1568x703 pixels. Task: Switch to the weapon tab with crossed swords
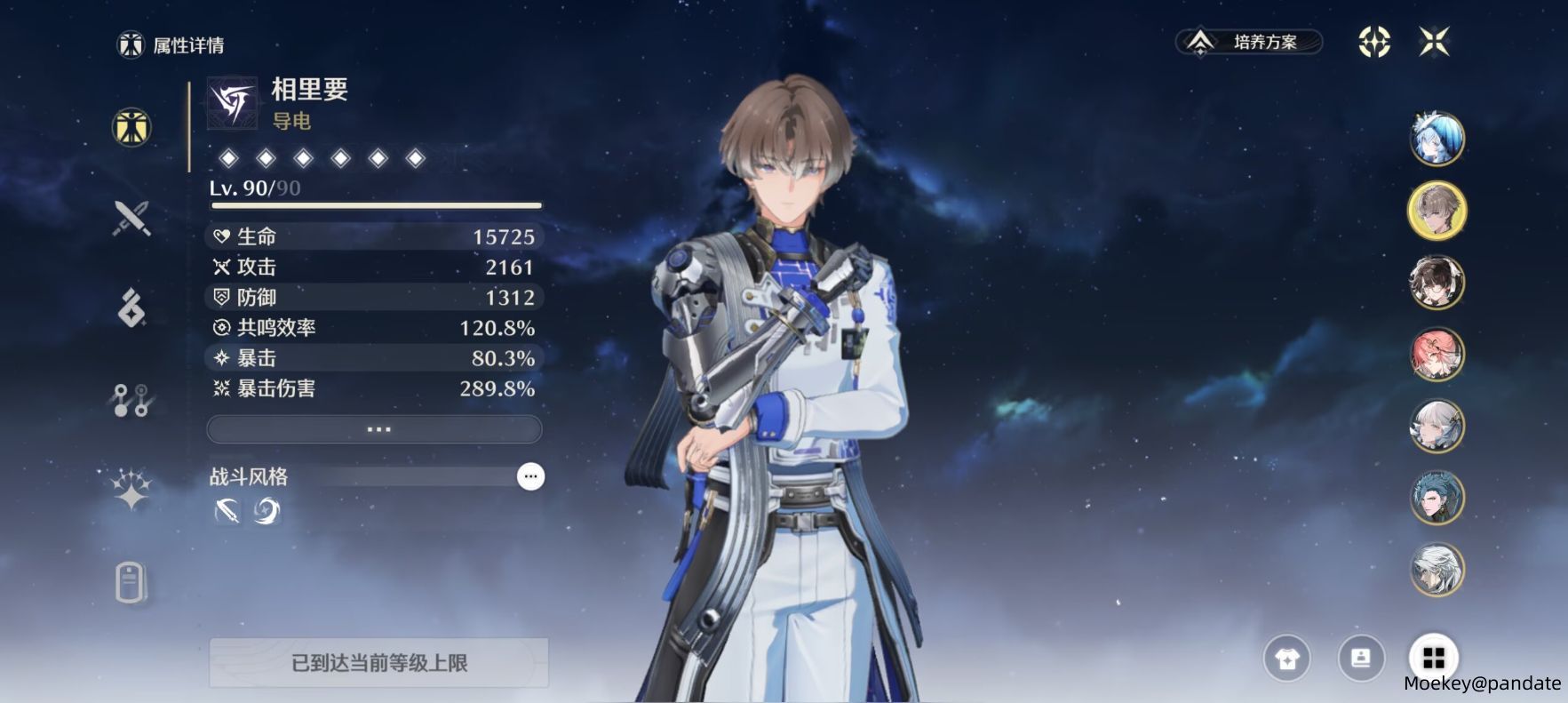pos(131,218)
